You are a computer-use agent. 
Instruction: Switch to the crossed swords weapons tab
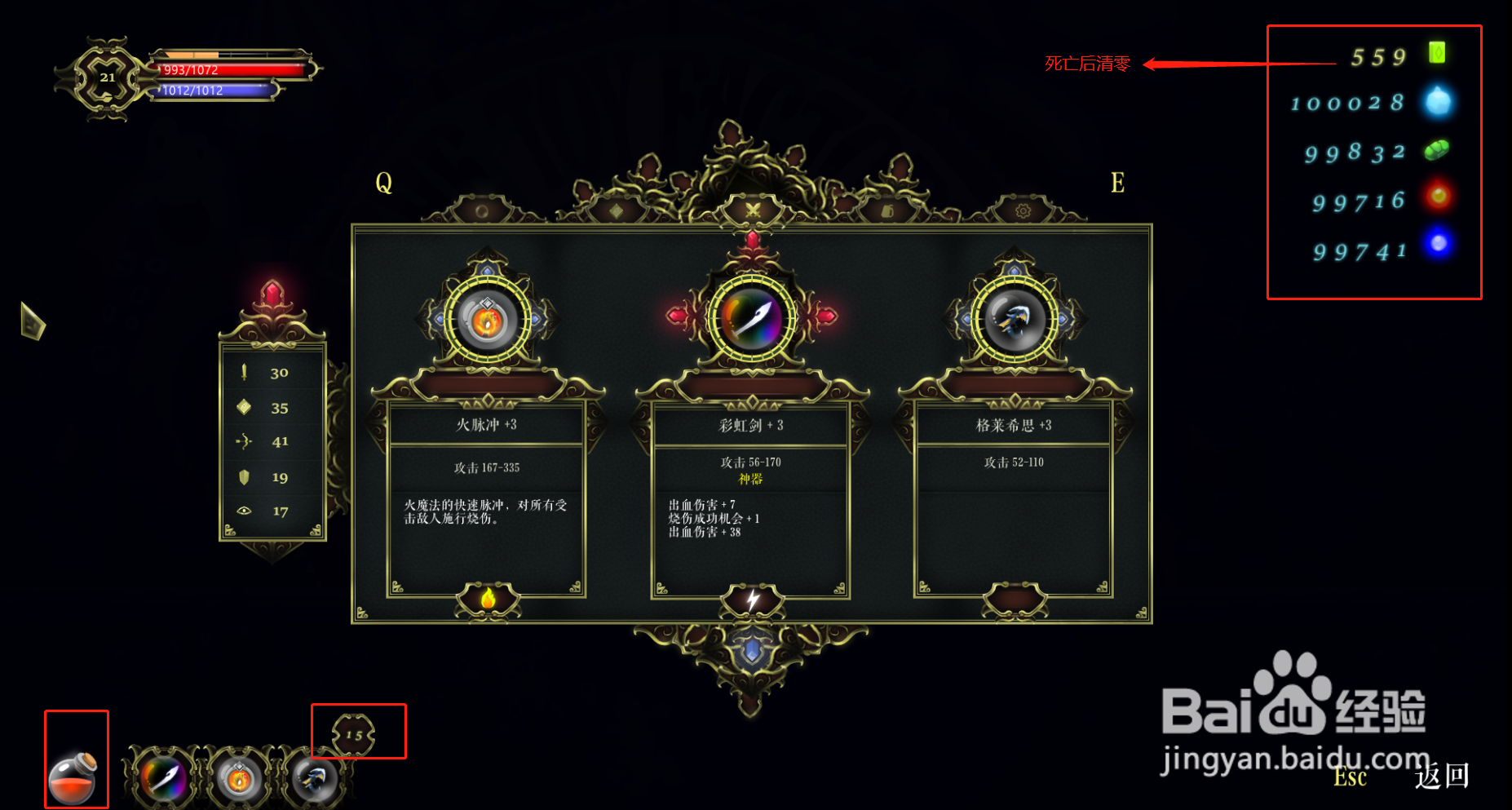pos(752,210)
